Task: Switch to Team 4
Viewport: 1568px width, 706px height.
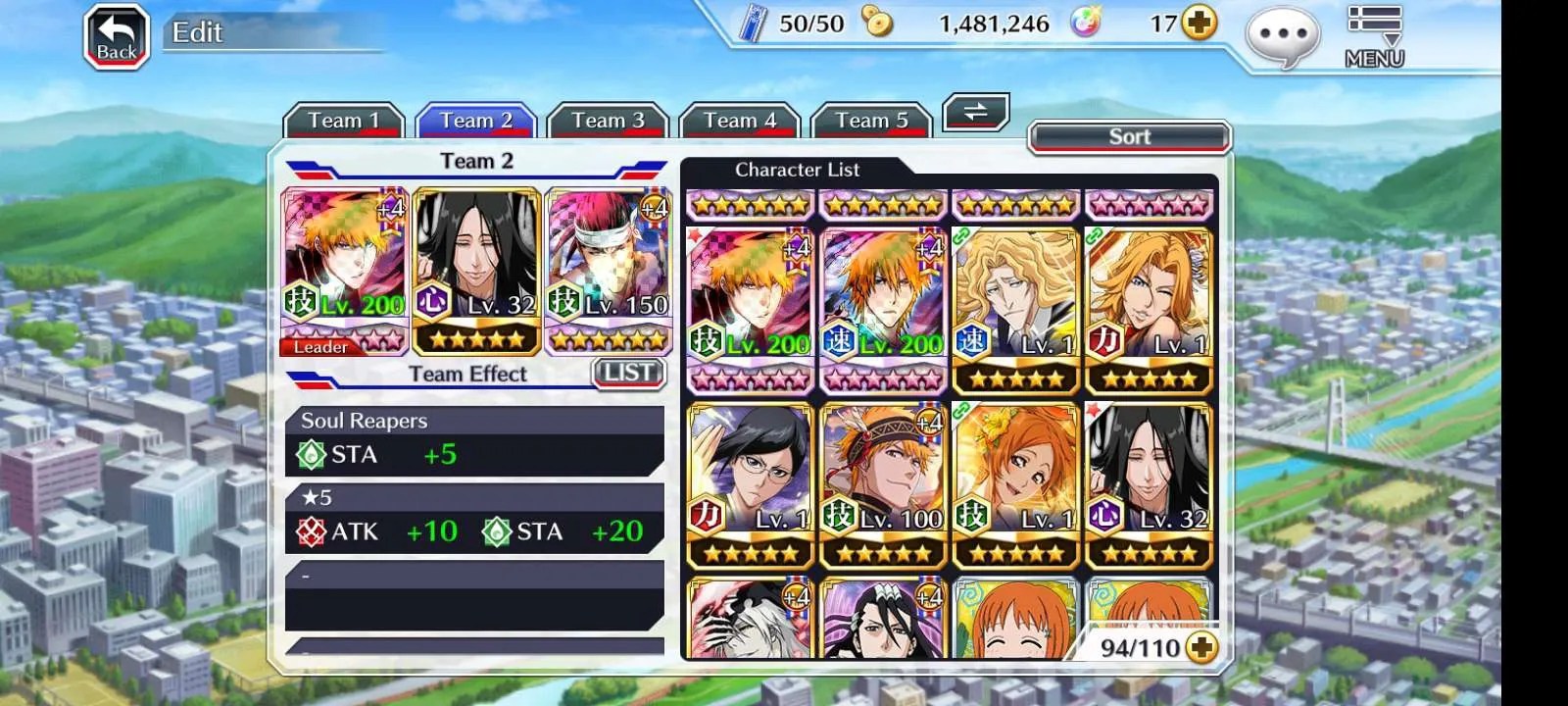Action: pyautogui.click(x=740, y=121)
